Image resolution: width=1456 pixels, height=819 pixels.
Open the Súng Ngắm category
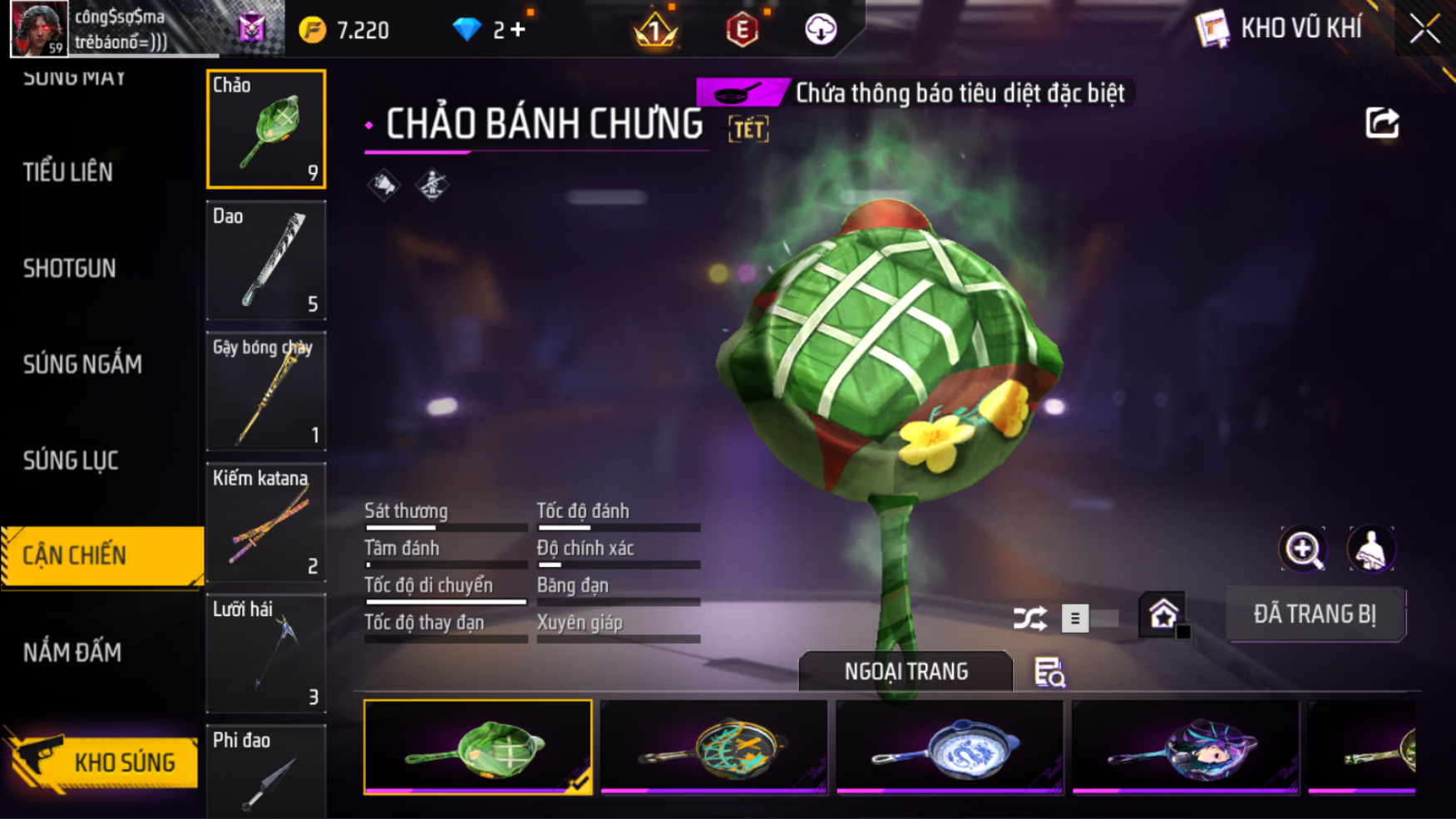point(82,364)
